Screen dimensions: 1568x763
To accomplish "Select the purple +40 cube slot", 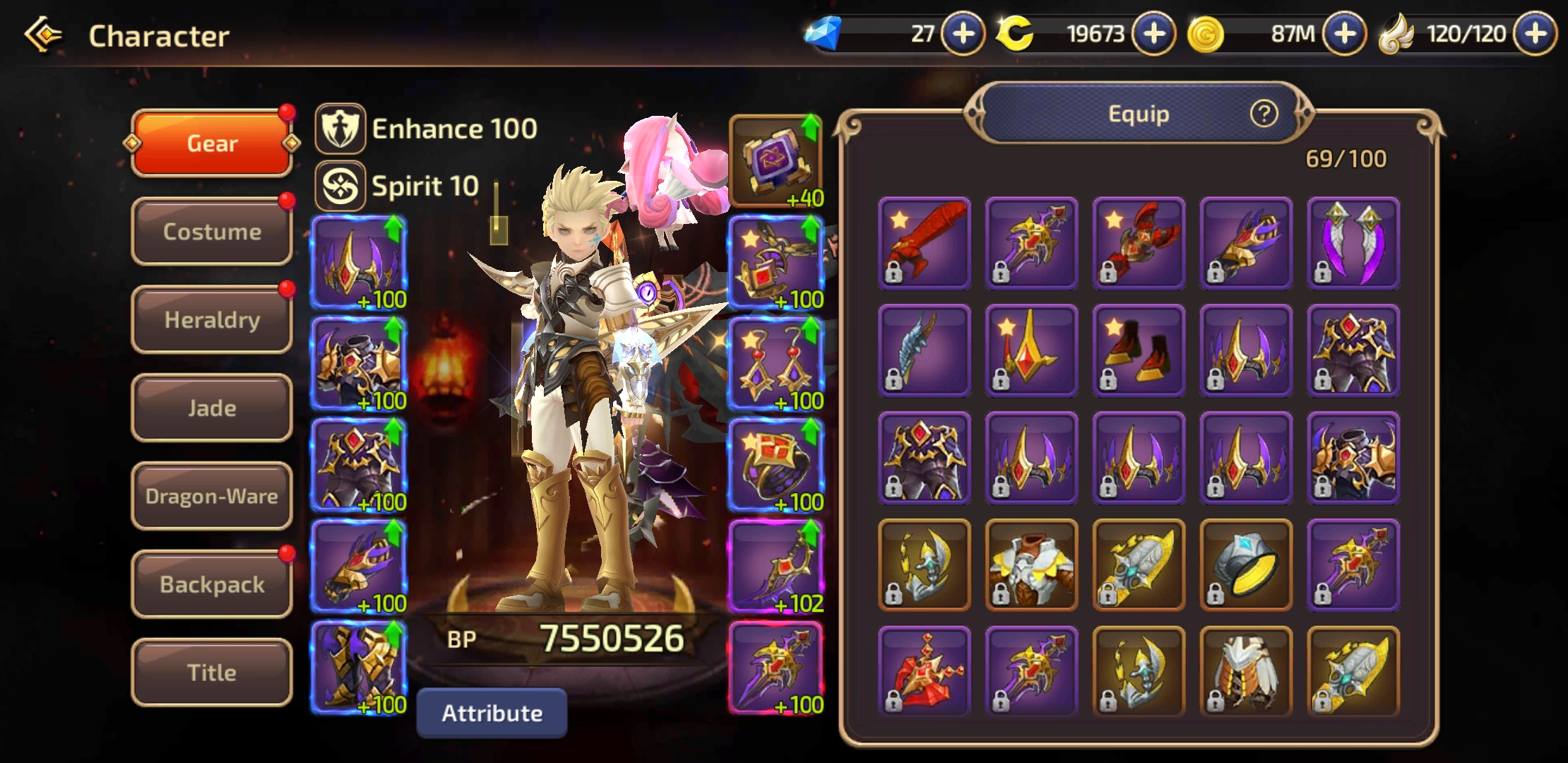I will 776,161.
